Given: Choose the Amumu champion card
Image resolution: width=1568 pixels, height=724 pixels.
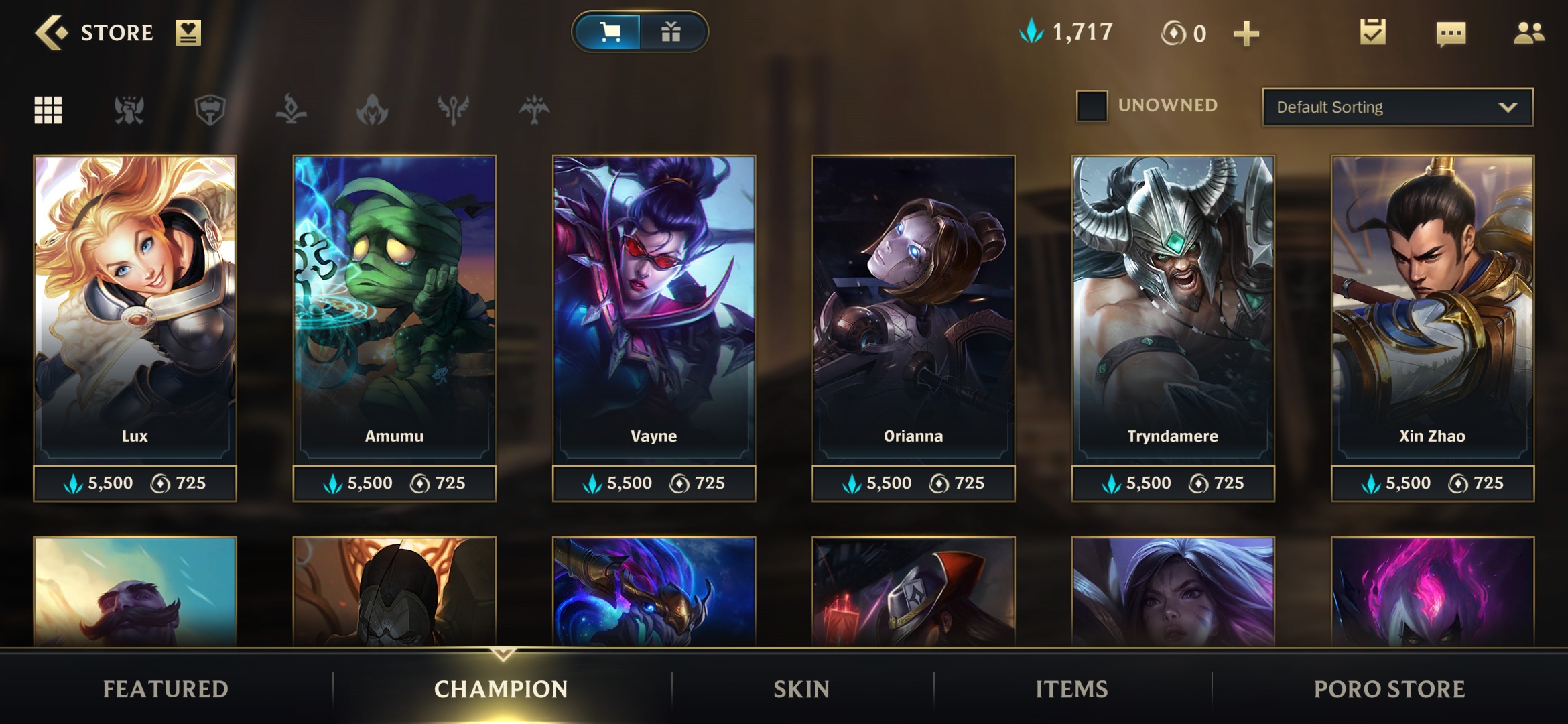Looking at the screenshot, I should 394,308.
